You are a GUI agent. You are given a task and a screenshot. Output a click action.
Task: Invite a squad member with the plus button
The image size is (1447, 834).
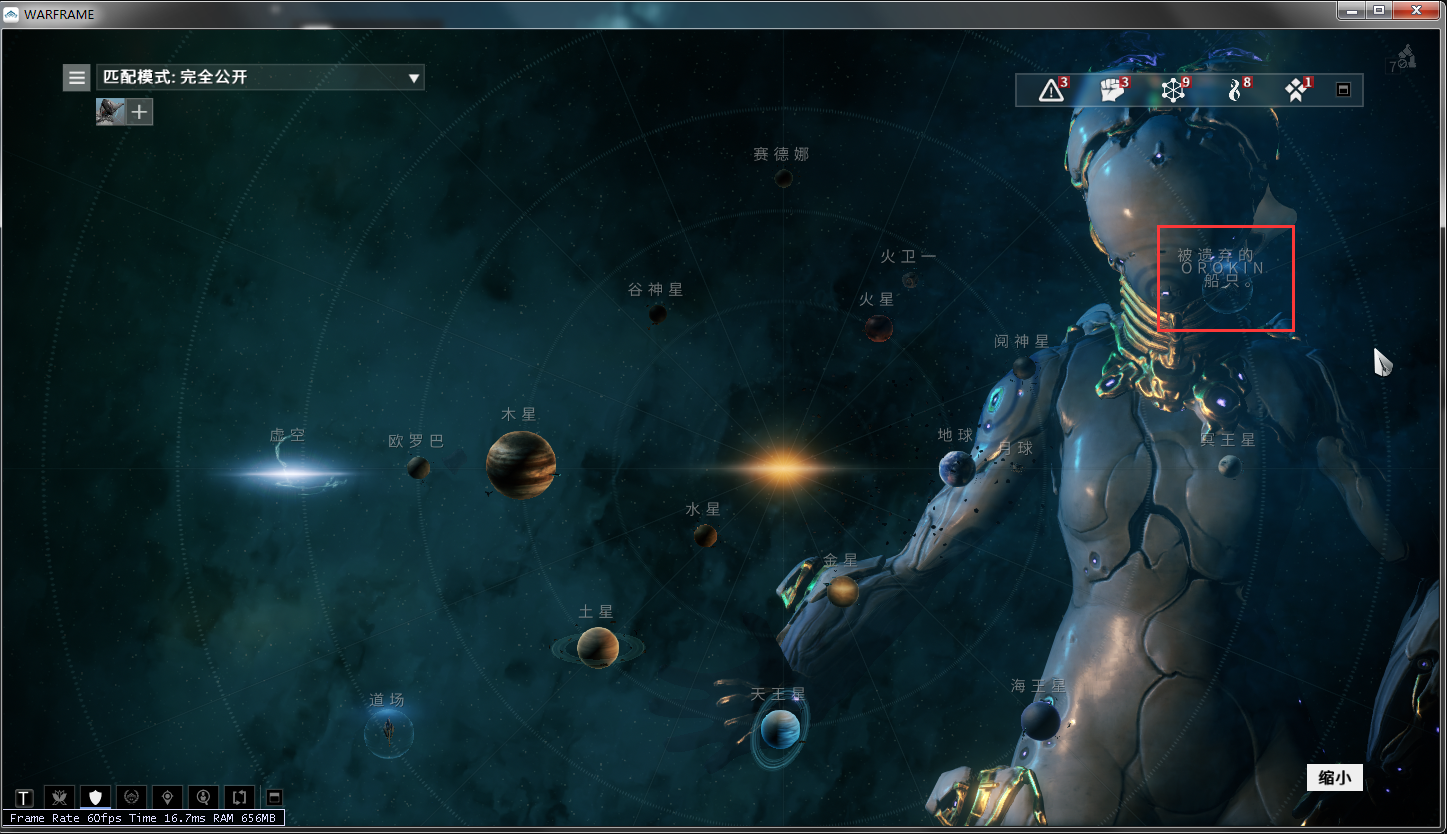(141, 111)
